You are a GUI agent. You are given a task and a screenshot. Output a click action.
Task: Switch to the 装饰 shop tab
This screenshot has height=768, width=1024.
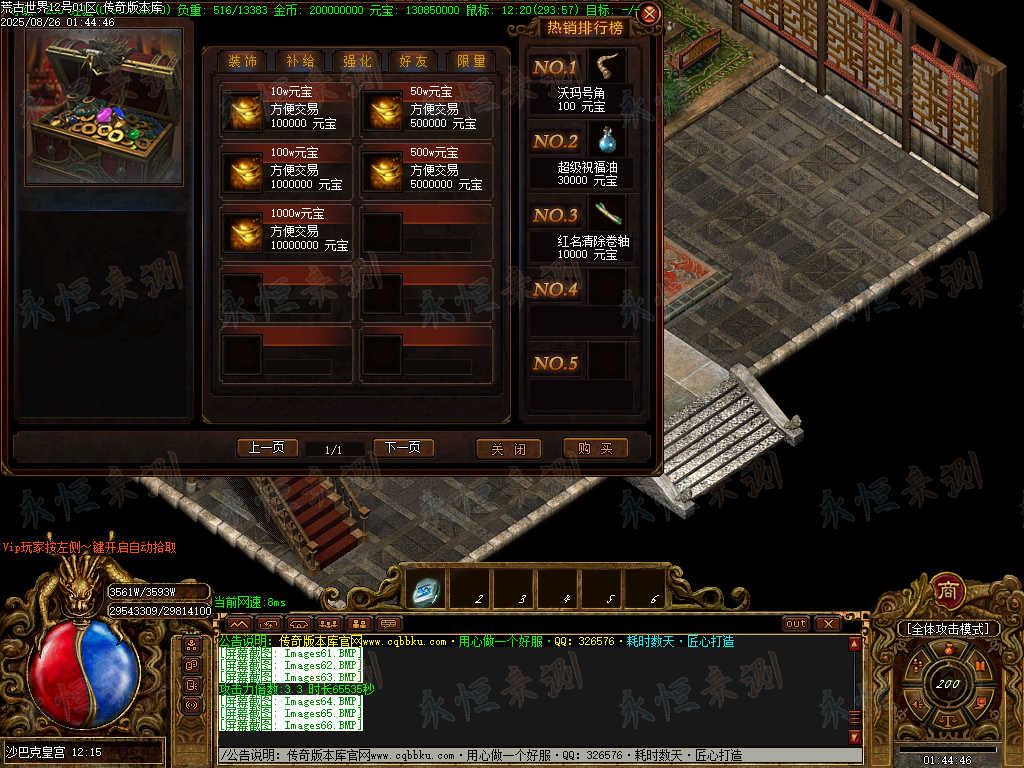[x=242, y=61]
